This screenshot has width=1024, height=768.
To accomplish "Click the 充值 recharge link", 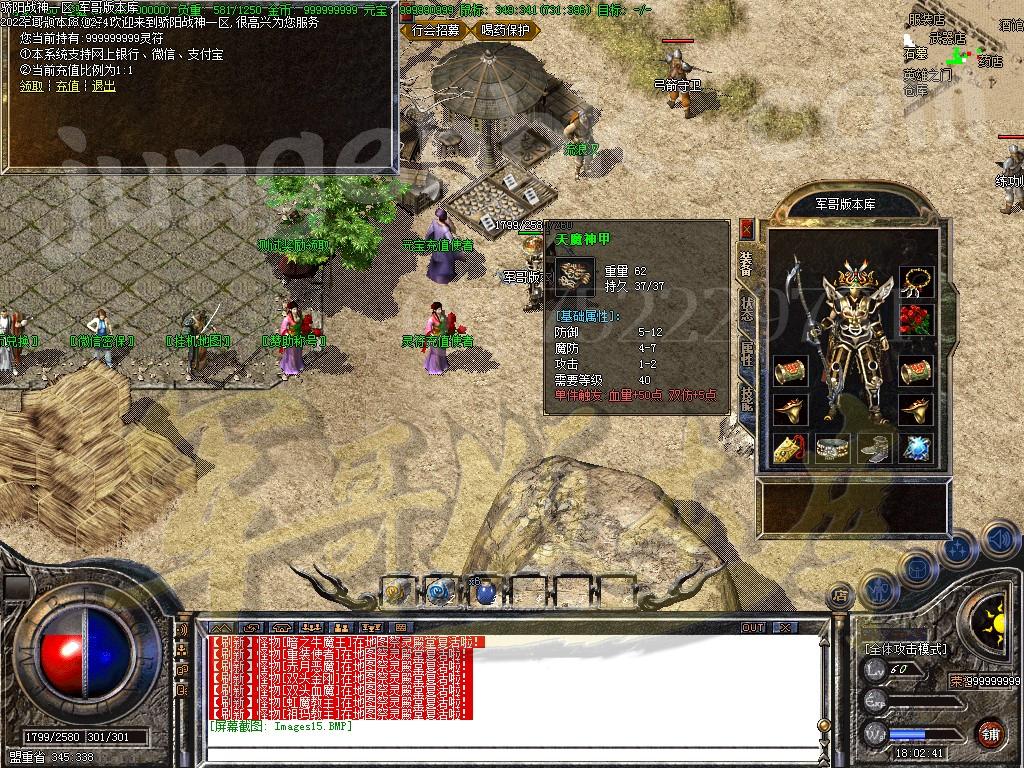I will point(67,86).
